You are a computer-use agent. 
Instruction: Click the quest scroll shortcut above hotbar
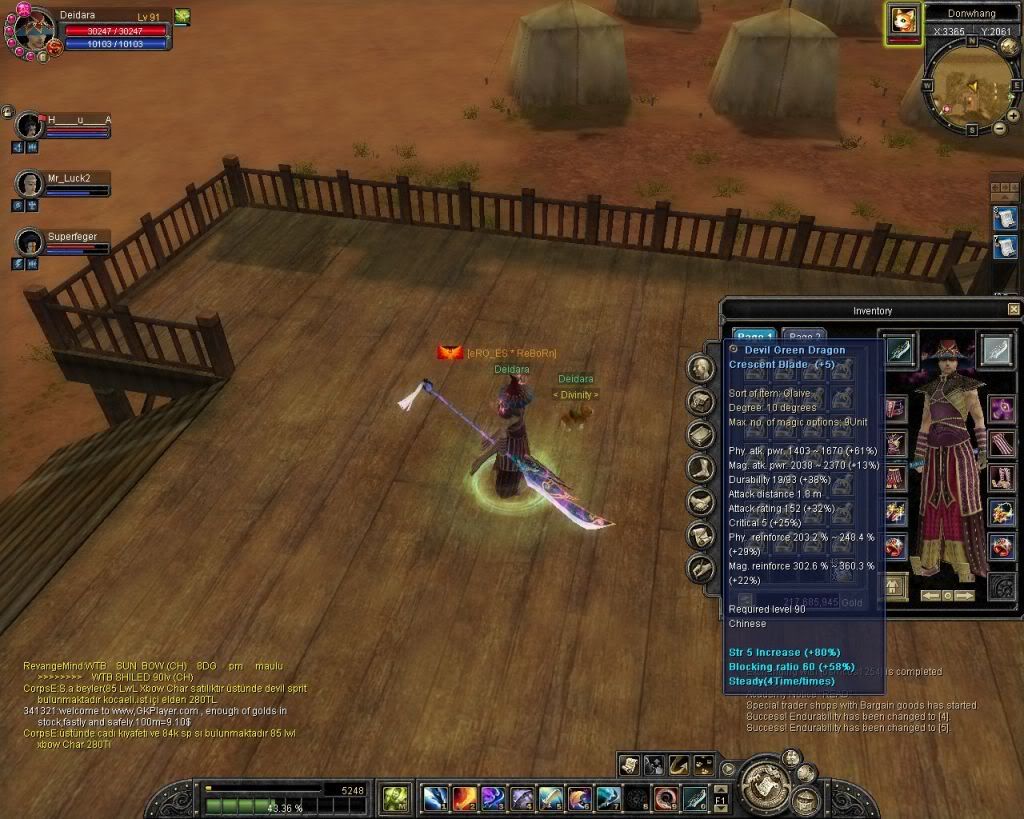tap(628, 765)
